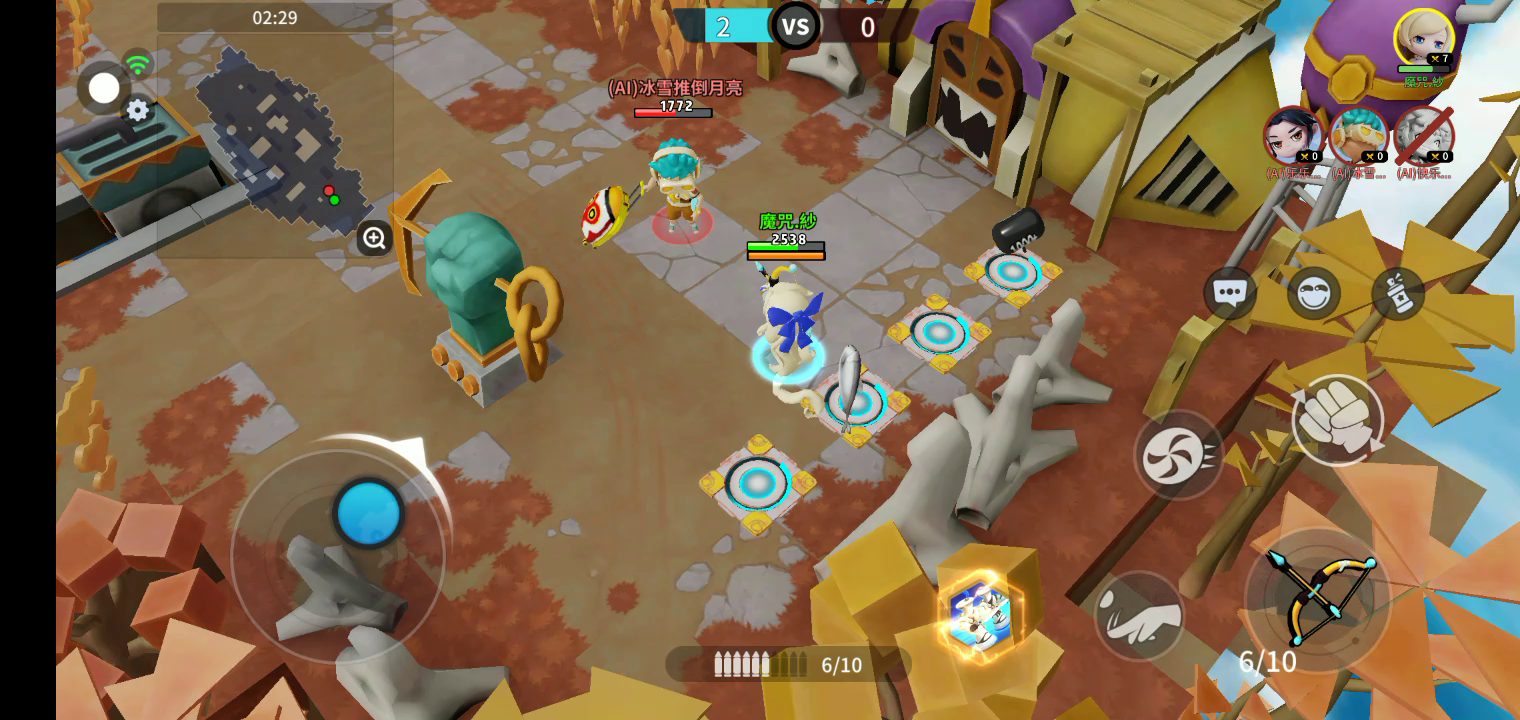1520x720 pixels.
Task: Open the settings gear icon
Action: point(138,110)
